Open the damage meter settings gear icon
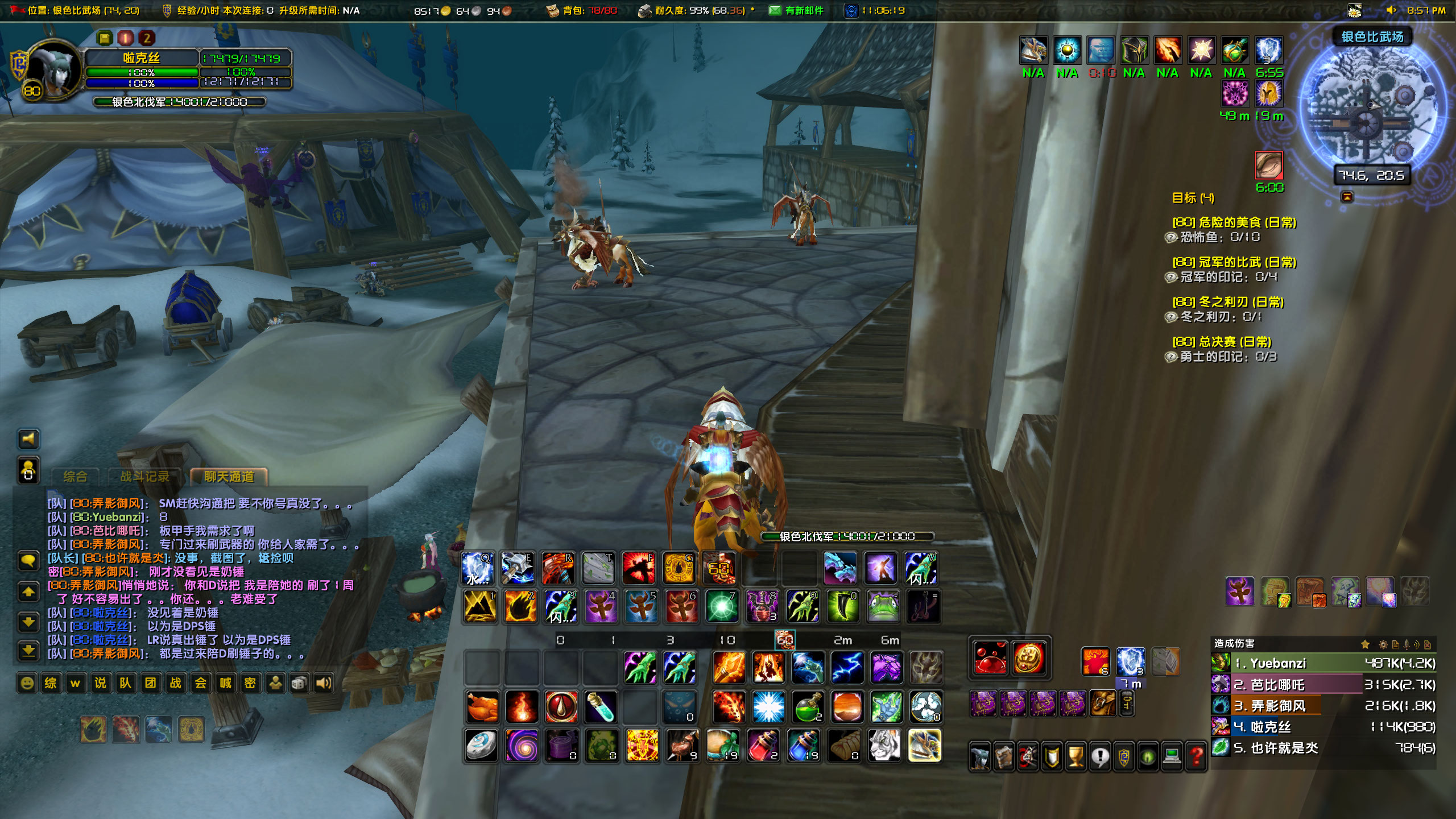 (1383, 644)
